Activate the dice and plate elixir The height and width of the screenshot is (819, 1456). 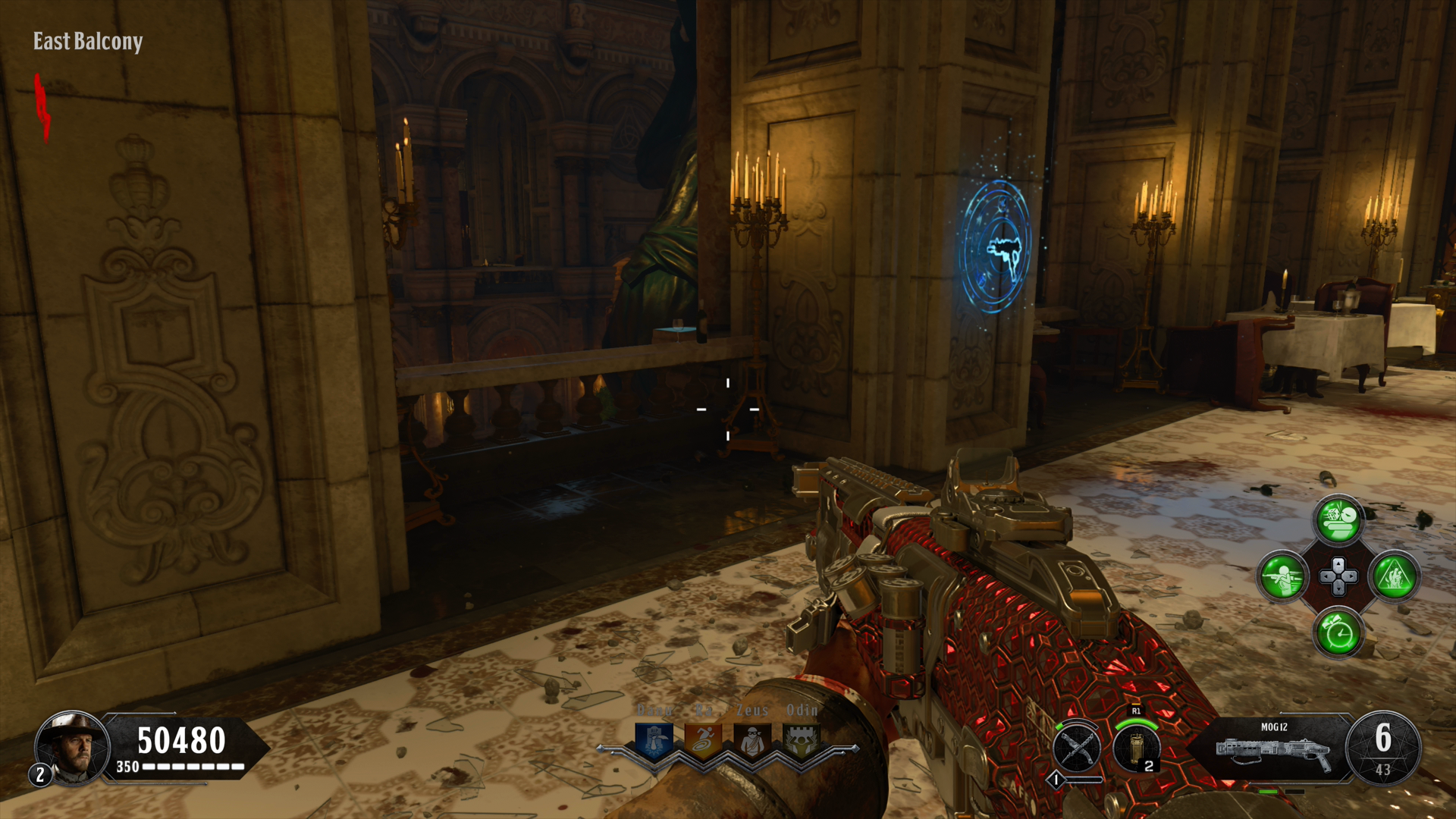click(x=1338, y=520)
